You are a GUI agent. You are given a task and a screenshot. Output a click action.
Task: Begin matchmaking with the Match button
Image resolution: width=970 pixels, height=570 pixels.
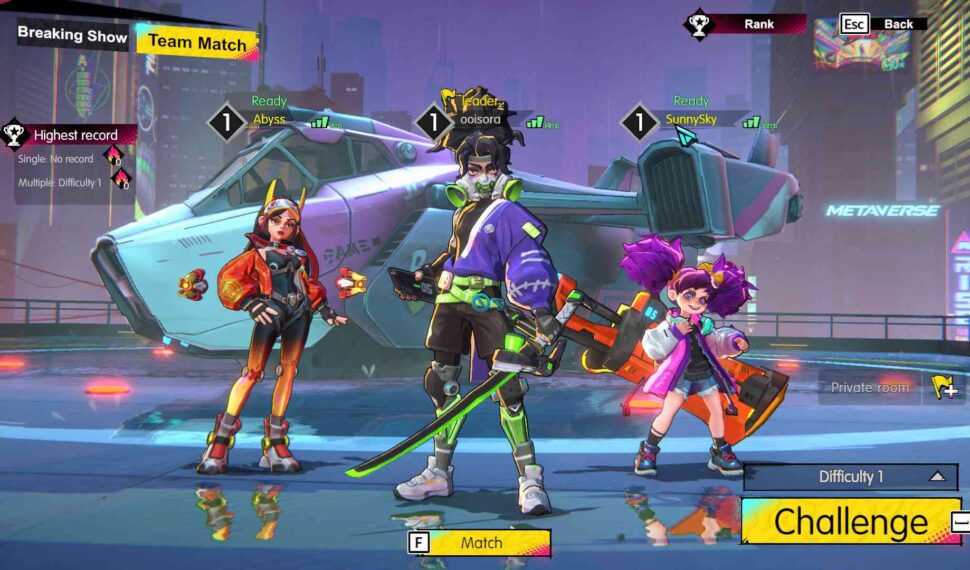[480, 543]
